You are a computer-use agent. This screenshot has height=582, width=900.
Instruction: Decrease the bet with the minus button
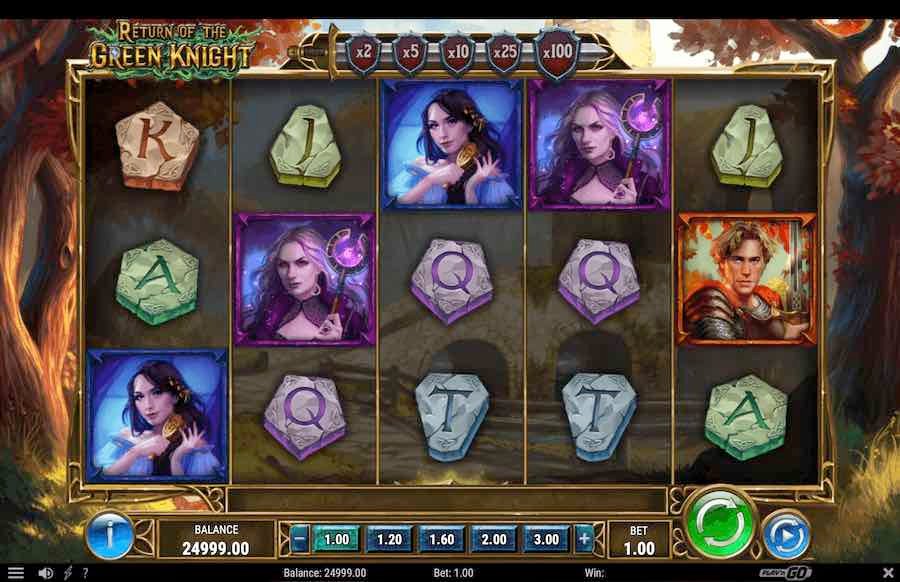(300, 539)
